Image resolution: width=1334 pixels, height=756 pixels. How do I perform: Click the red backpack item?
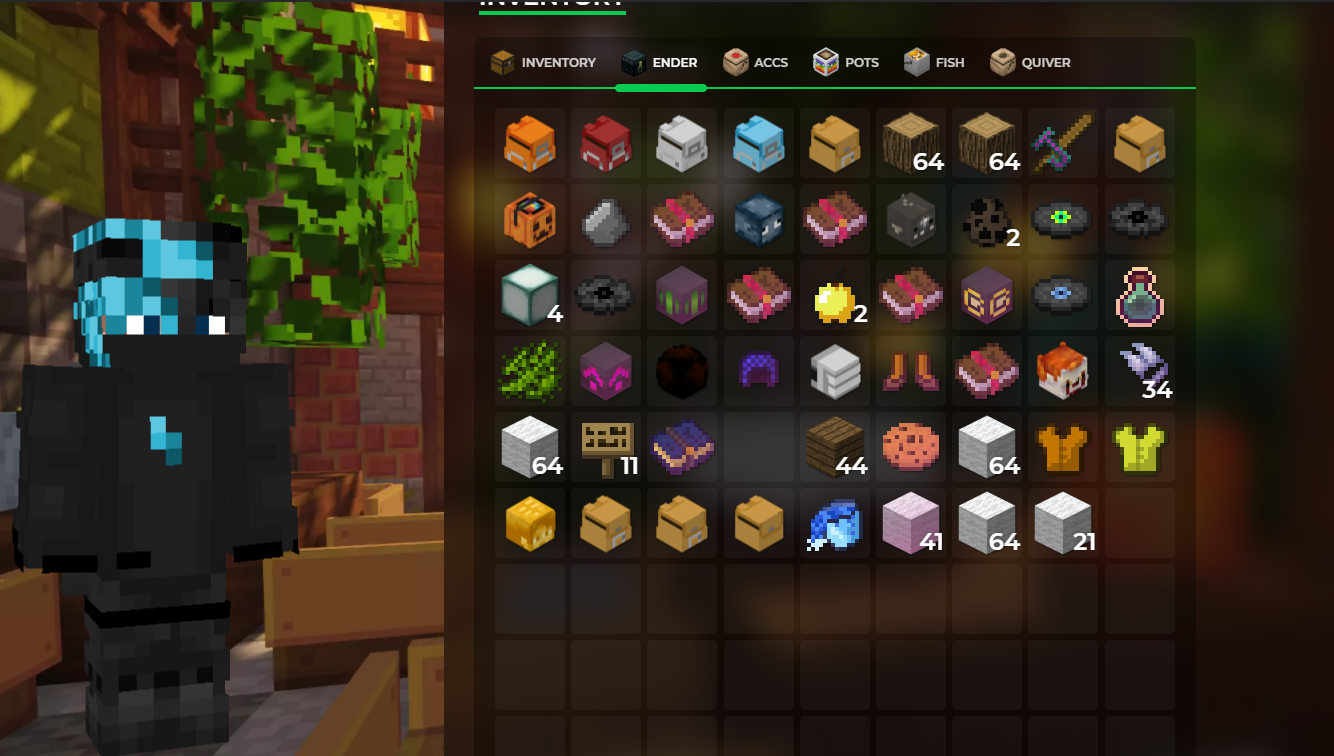tap(606, 144)
